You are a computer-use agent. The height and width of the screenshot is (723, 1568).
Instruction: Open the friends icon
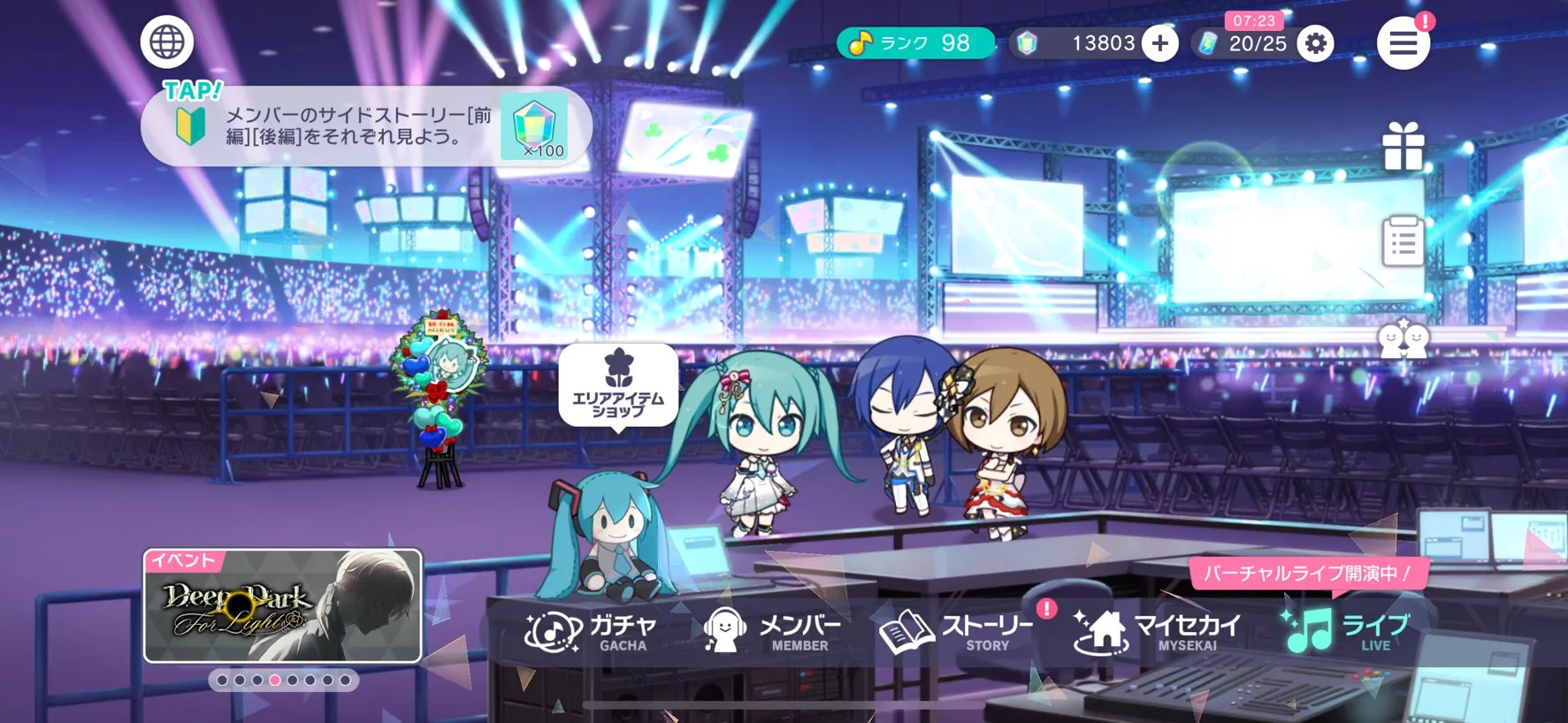[x=1403, y=339]
